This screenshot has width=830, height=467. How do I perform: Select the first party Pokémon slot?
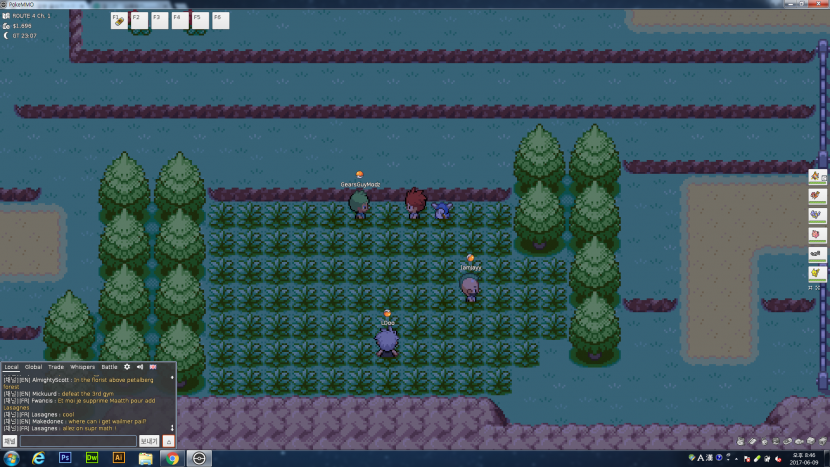818,177
